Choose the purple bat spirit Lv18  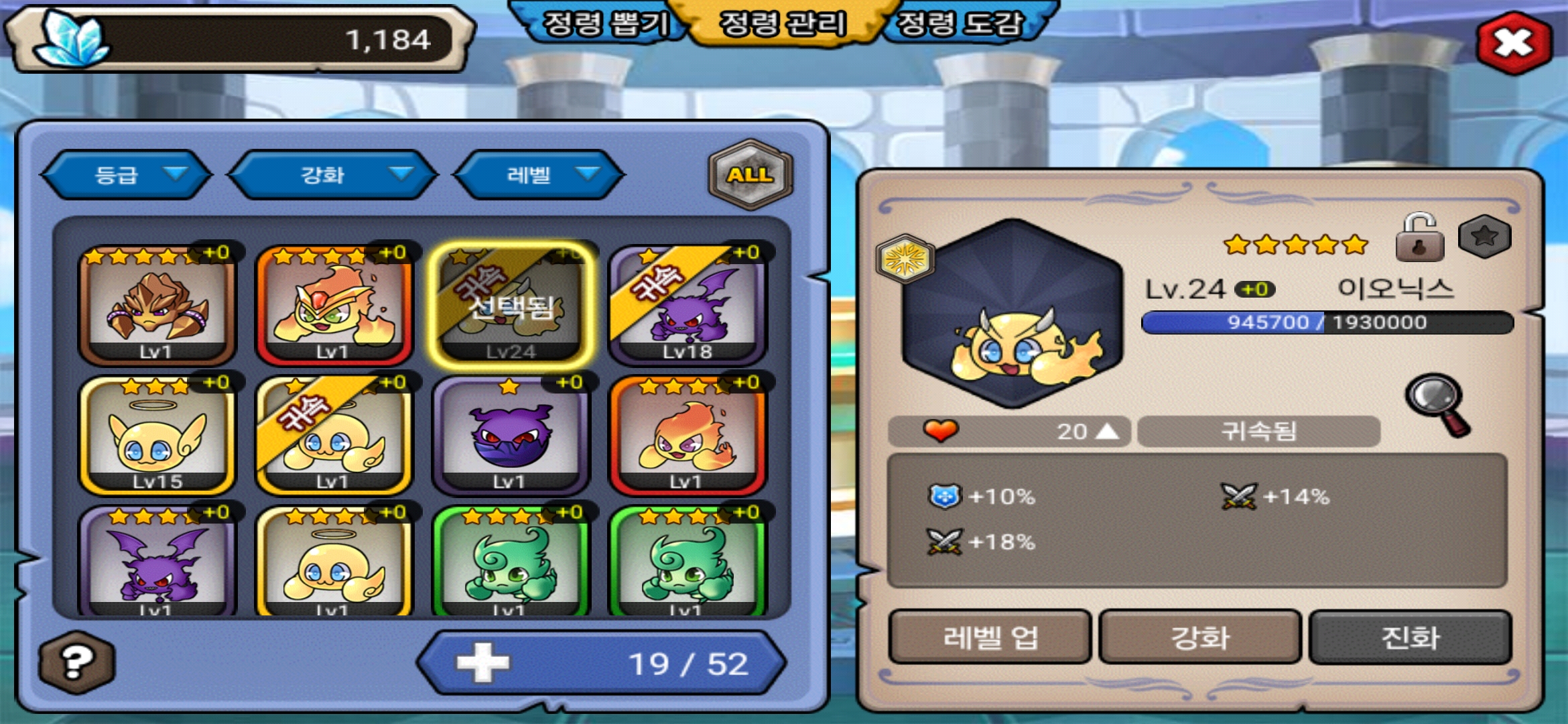tap(688, 305)
